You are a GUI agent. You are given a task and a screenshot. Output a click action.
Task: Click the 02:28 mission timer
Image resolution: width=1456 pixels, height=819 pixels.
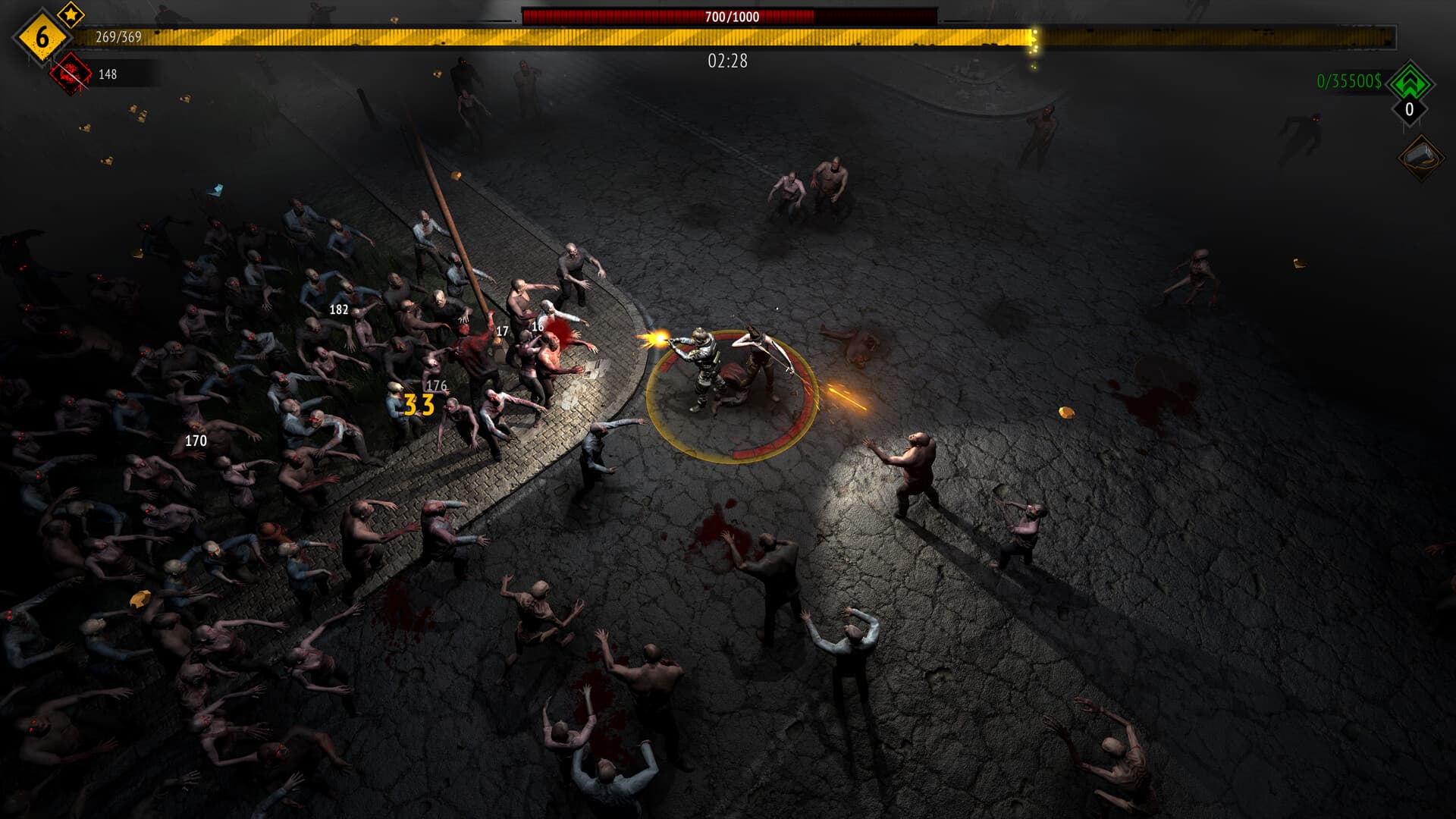[x=726, y=64]
